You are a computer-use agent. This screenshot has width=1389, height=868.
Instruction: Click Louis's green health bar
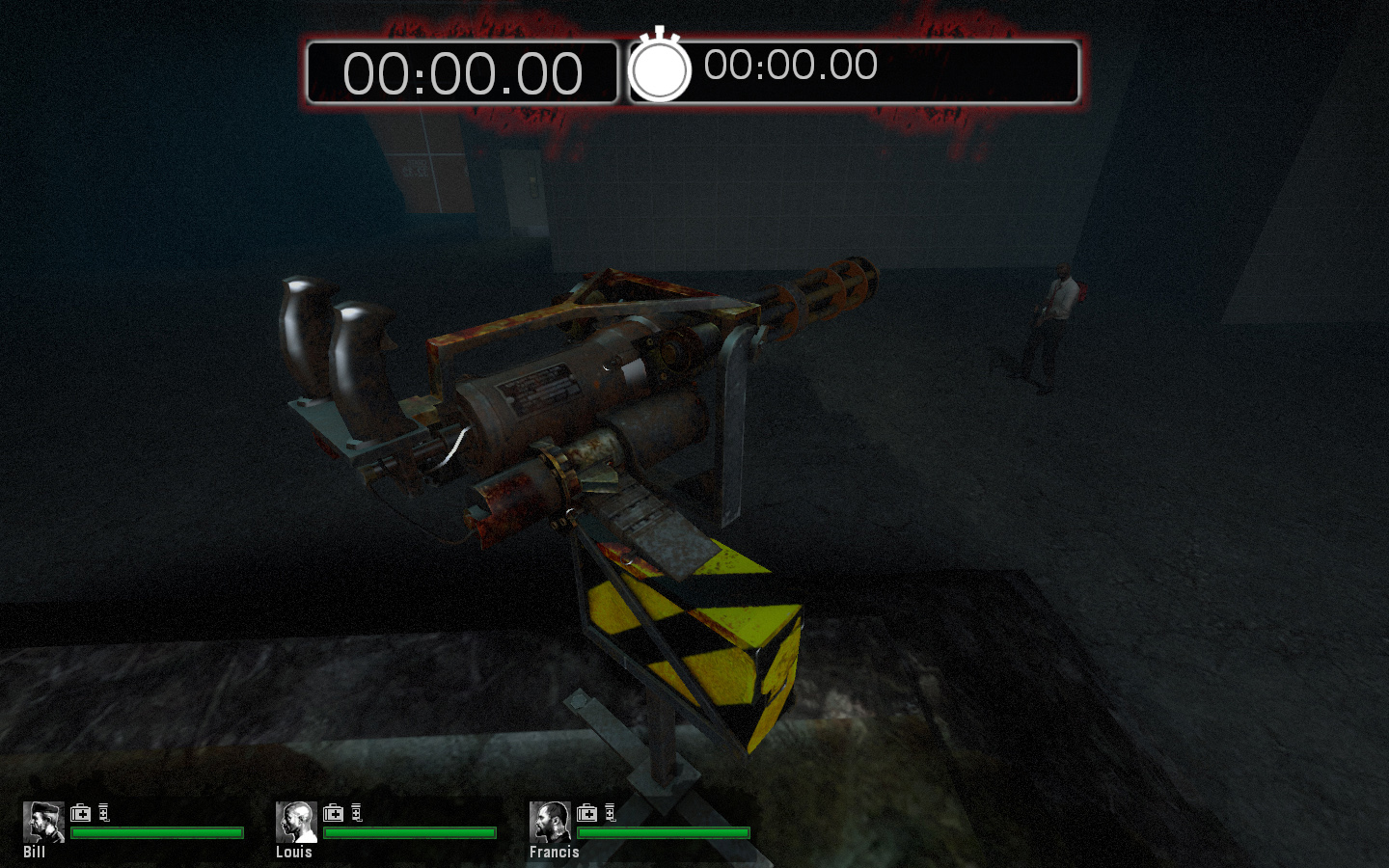pyautogui.click(x=410, y=831)
